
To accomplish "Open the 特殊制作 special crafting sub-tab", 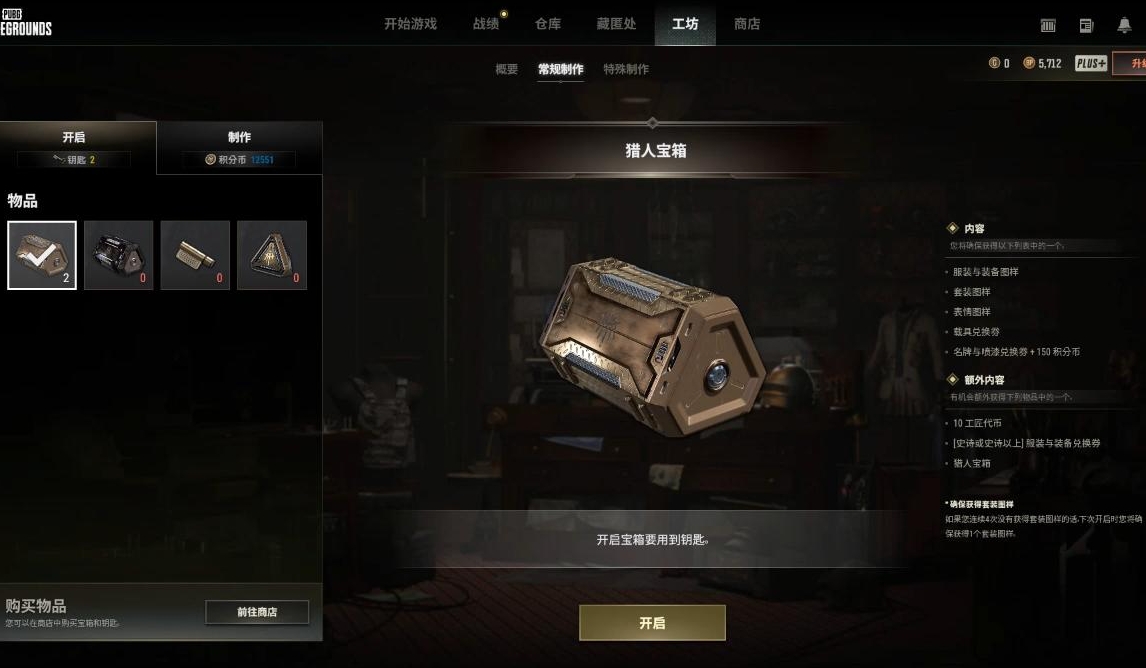I will [x=626, y=69].
